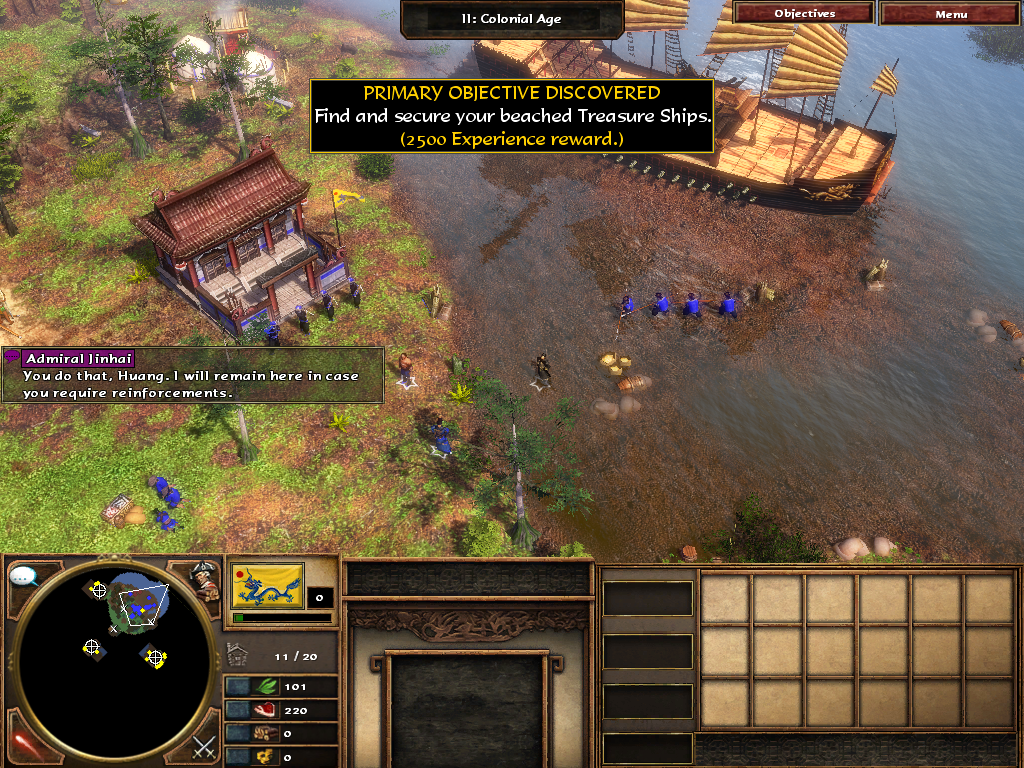Click Admiral Jinhai's dialogue message box

193,376
